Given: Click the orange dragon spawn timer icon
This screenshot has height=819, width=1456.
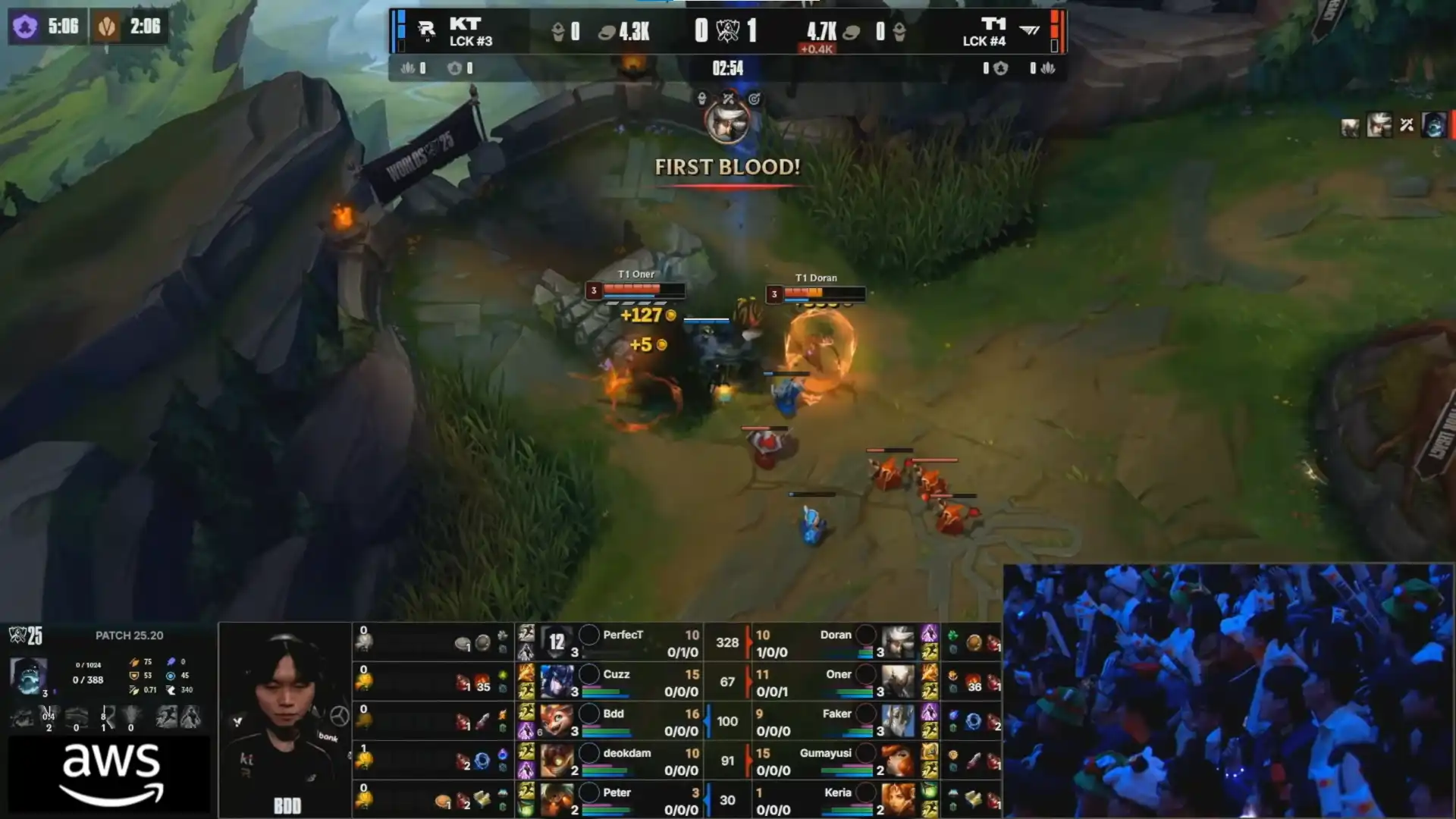Looking at the screenshot, I should pyautogui.click(x=107, y=27).
